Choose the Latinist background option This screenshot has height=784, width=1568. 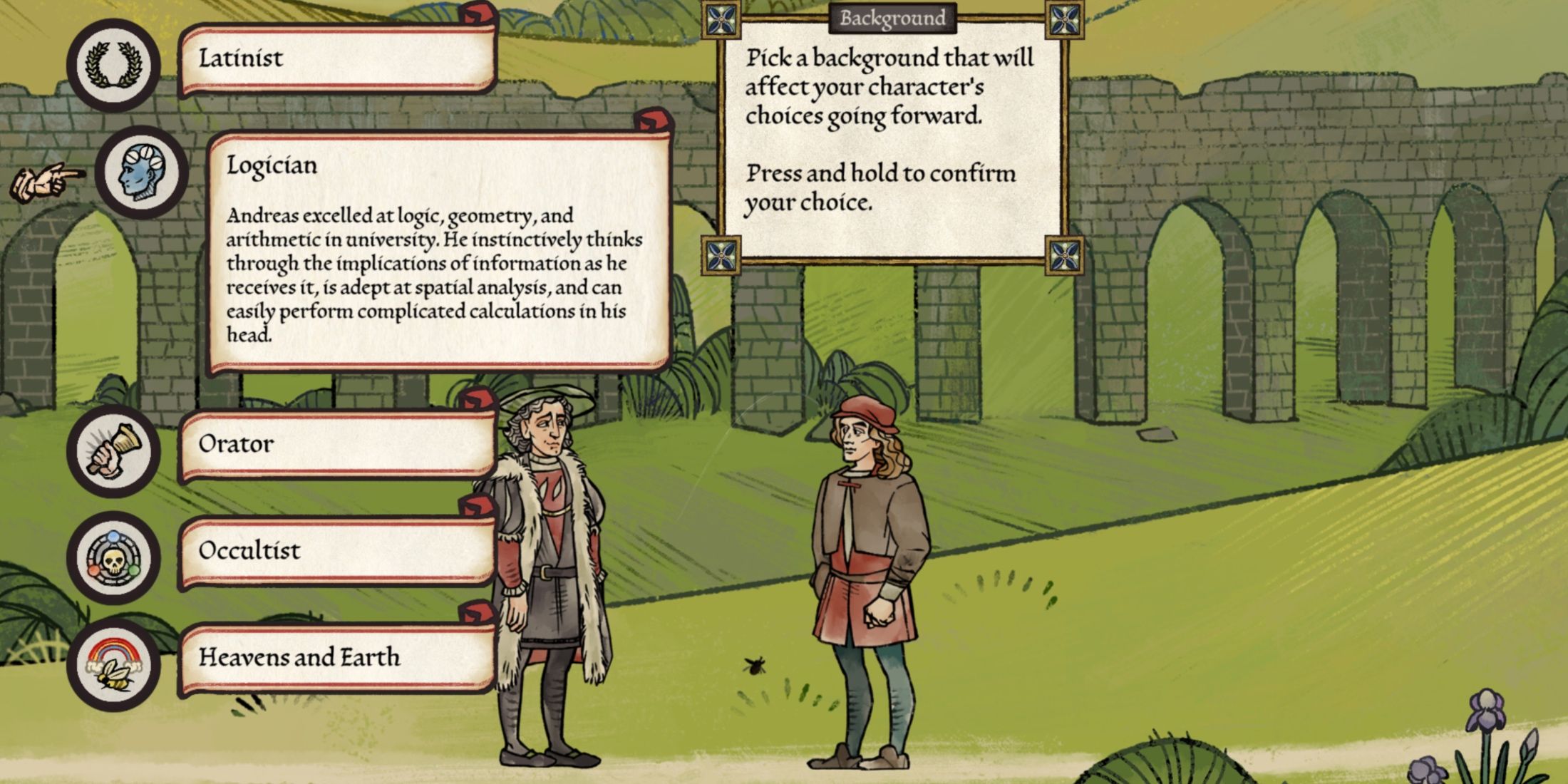pyautogui.click(x=336, y=59)
